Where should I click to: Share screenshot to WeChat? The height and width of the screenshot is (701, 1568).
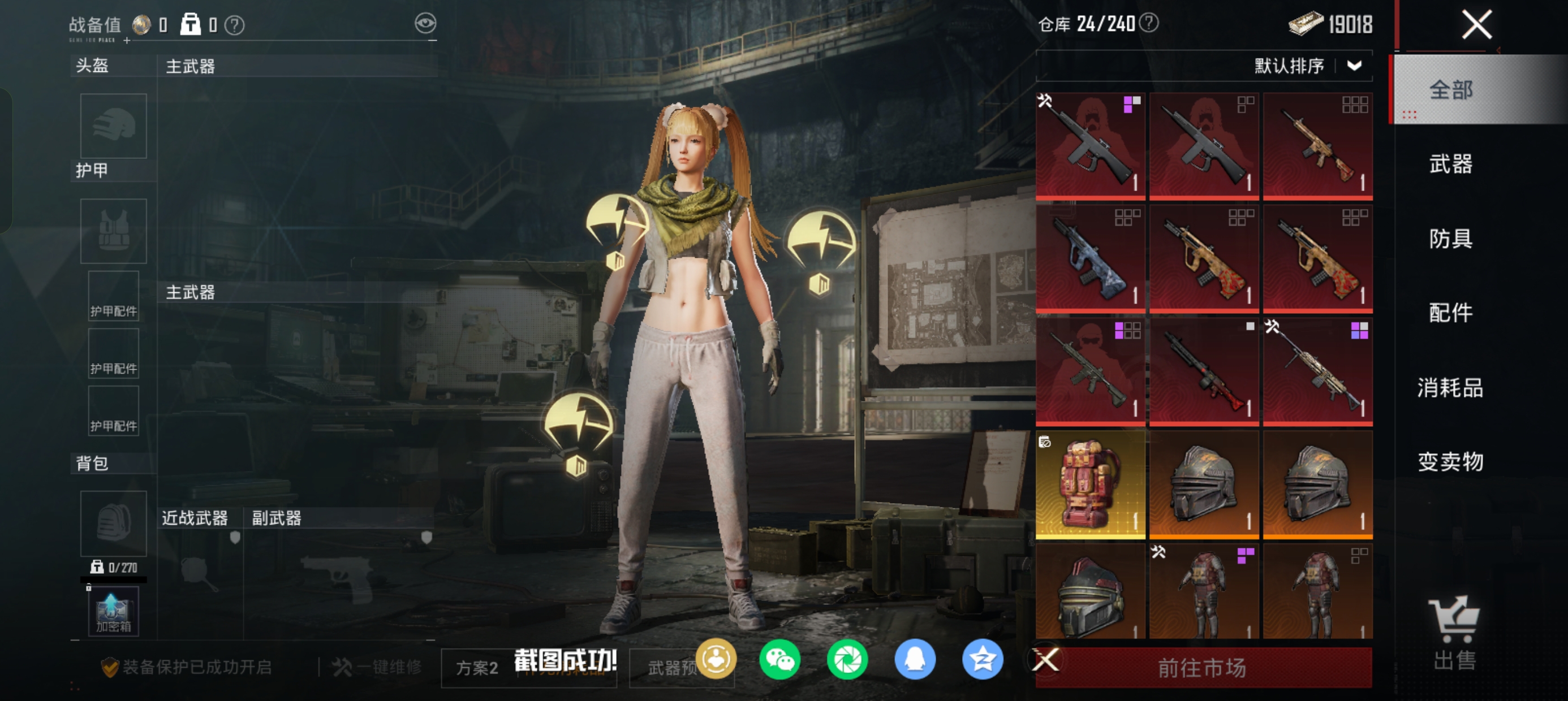click(x=779, y=660)
